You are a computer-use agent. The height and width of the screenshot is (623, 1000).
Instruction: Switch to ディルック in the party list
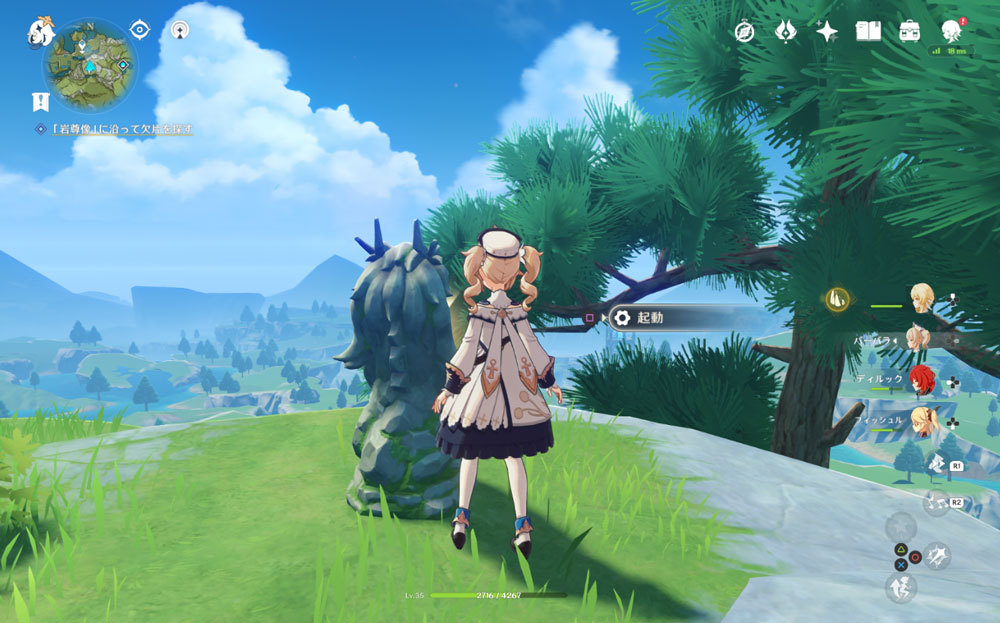coord(922,380)
